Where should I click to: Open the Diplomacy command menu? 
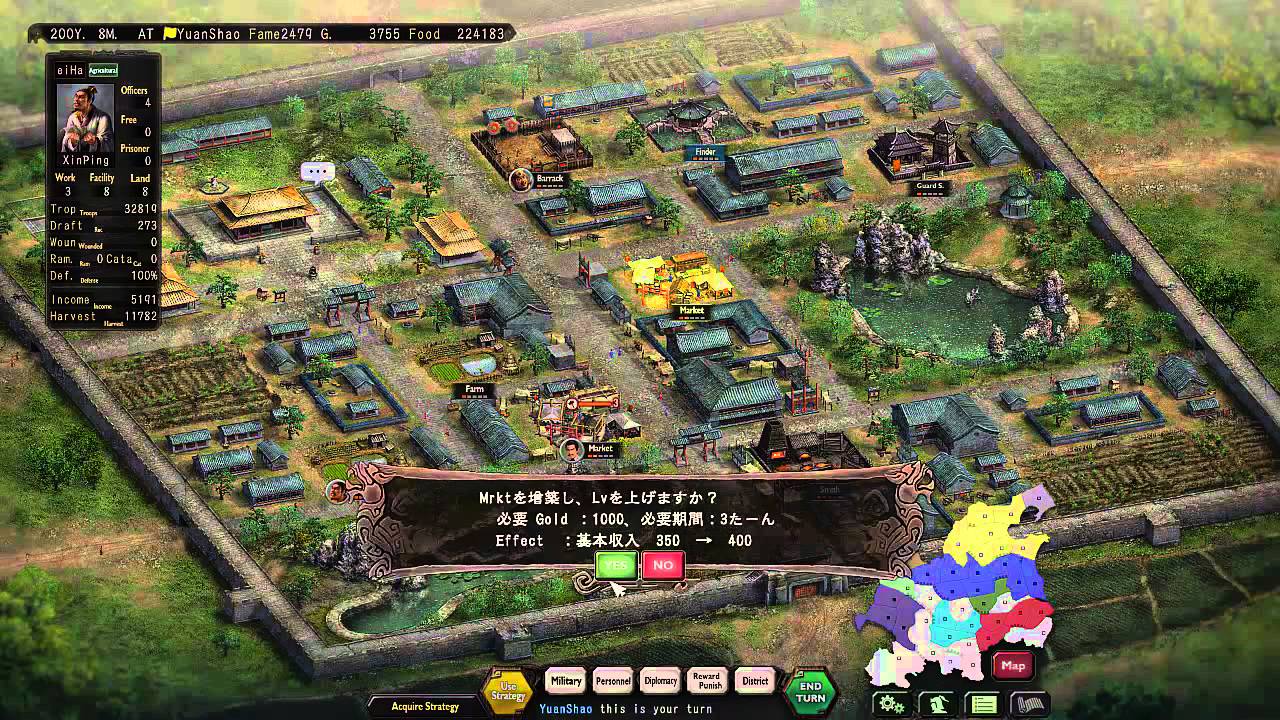(x=661, y=681)
